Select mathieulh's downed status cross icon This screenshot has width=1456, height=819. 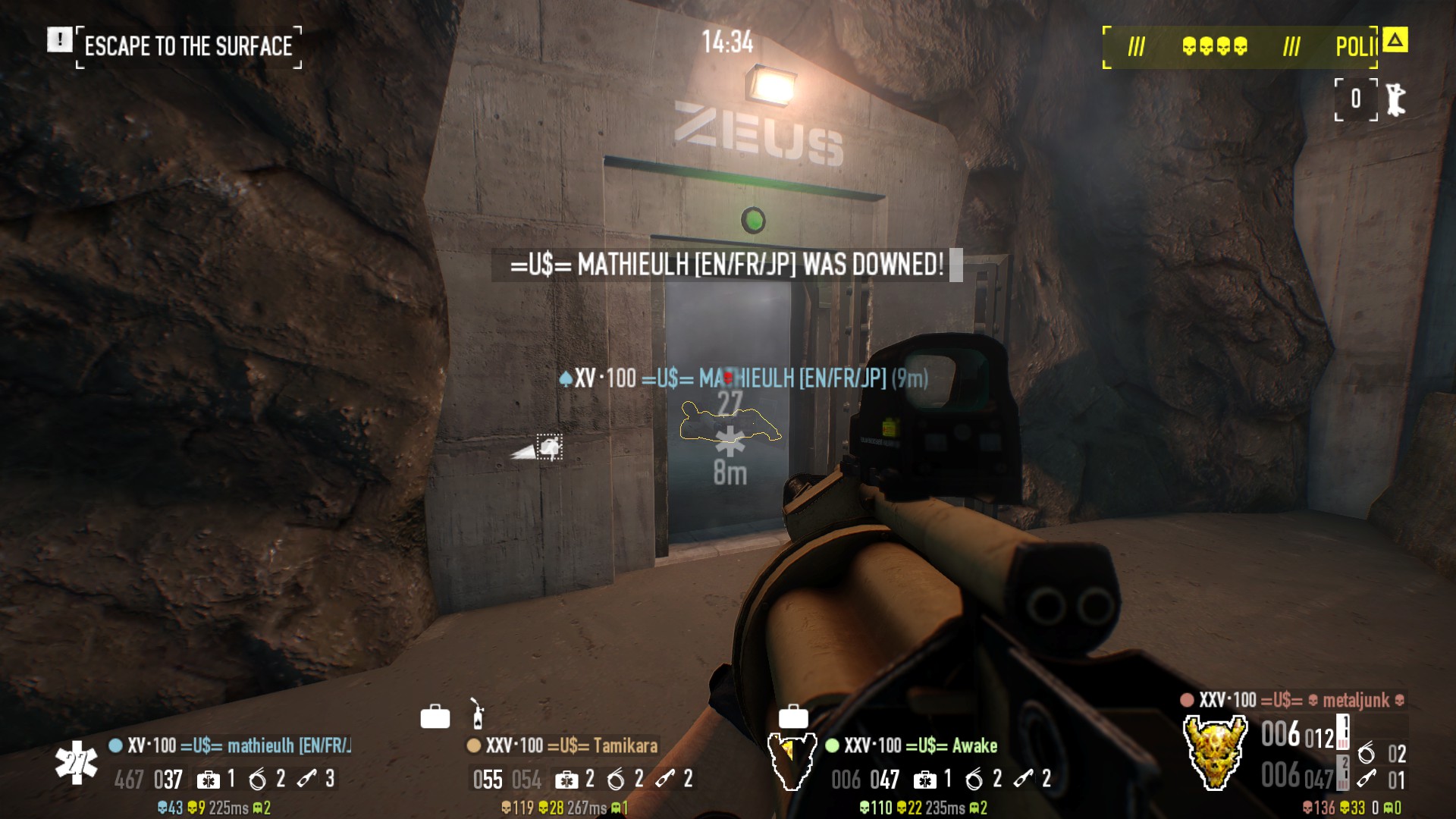(x=76, y=763)
